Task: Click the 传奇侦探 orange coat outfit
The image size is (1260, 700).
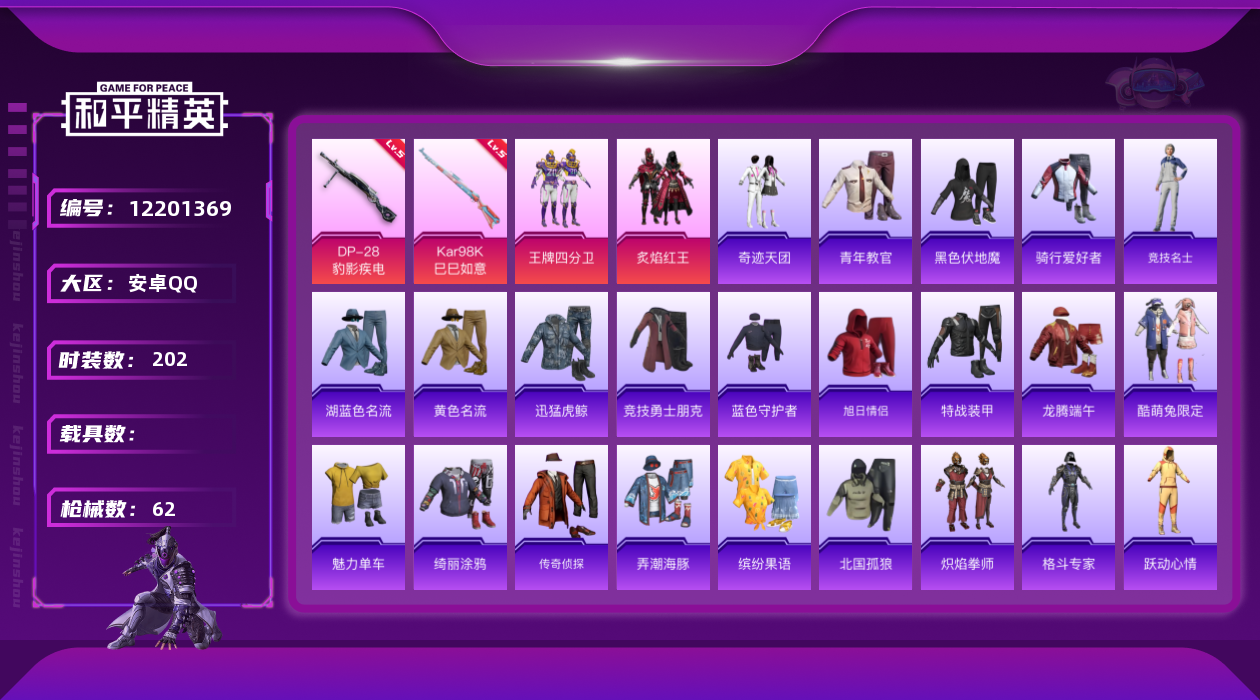Action: (561, 517)
